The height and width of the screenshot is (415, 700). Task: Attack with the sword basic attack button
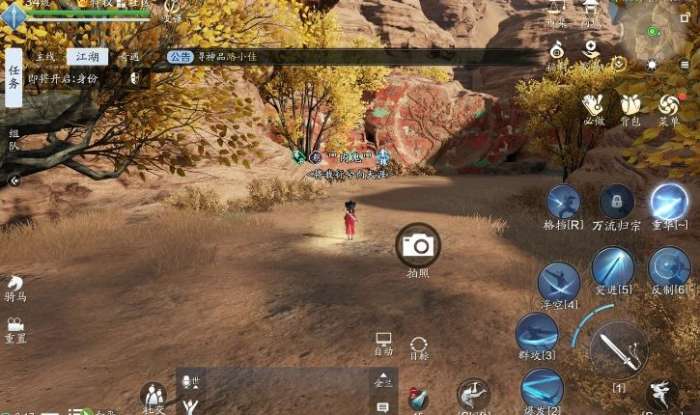[618, 350]
